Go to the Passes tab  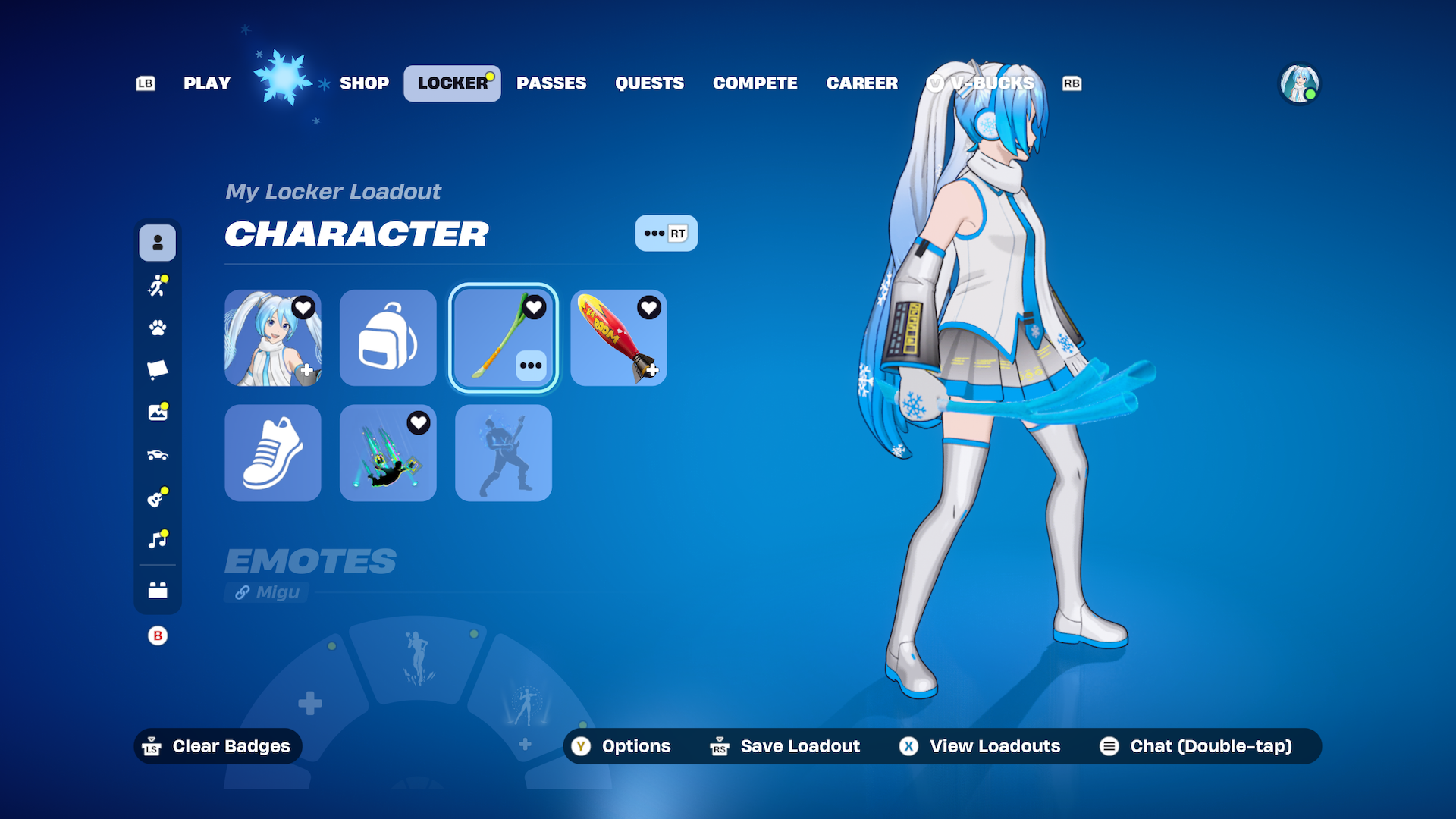tap(551, 83)
